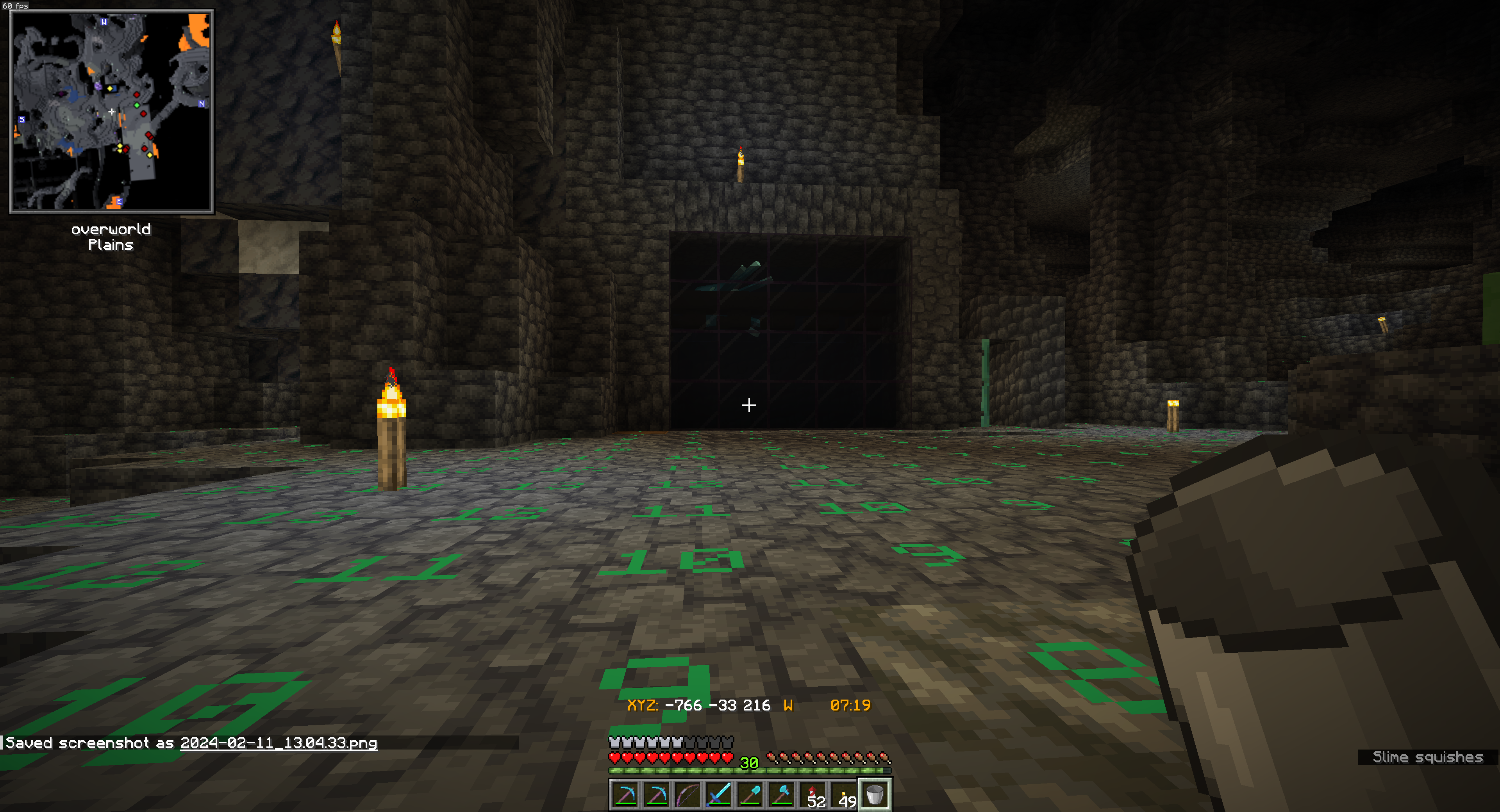This screenshot has width=1500, height=812.
Task: Select the diamond axe in the hotbar
Action: [781, 794]
